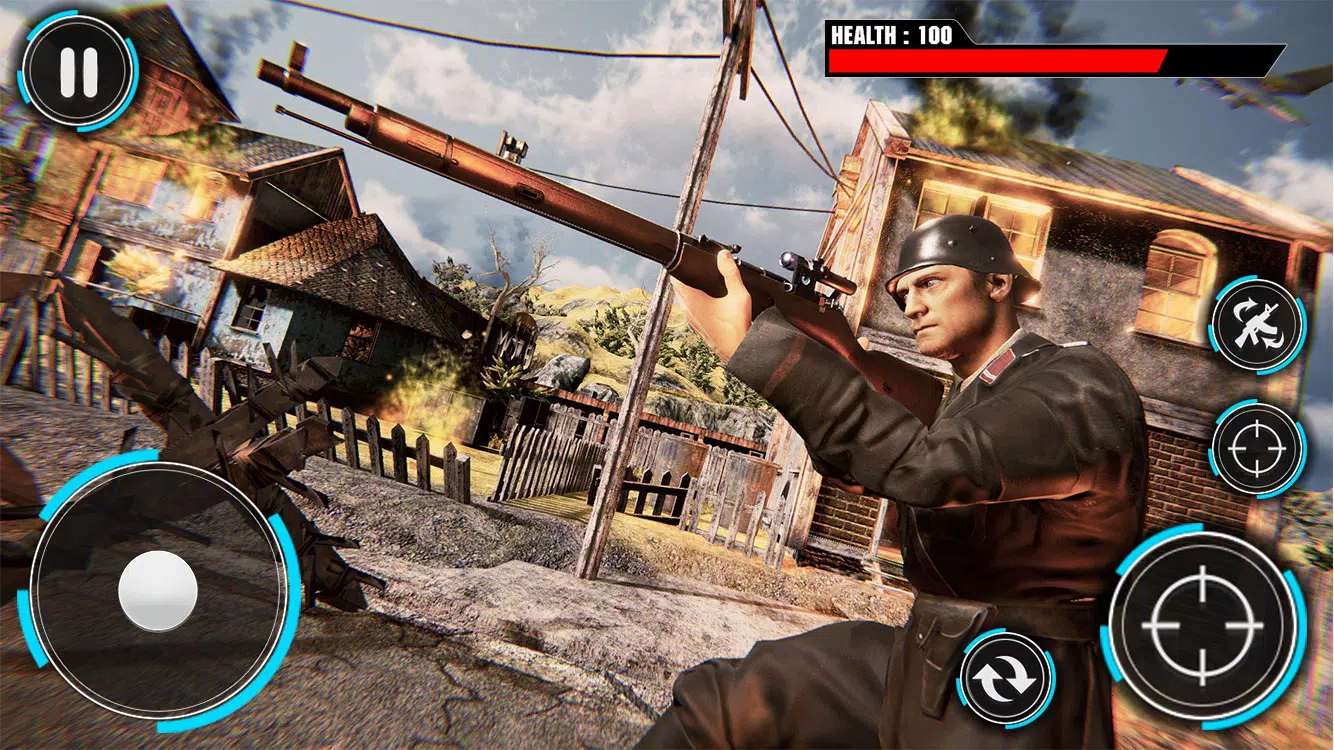1334x750 pixels.
Task: Aim down sights with small crosshair button
Action: pyautogui.click(x=1257, y=449)
